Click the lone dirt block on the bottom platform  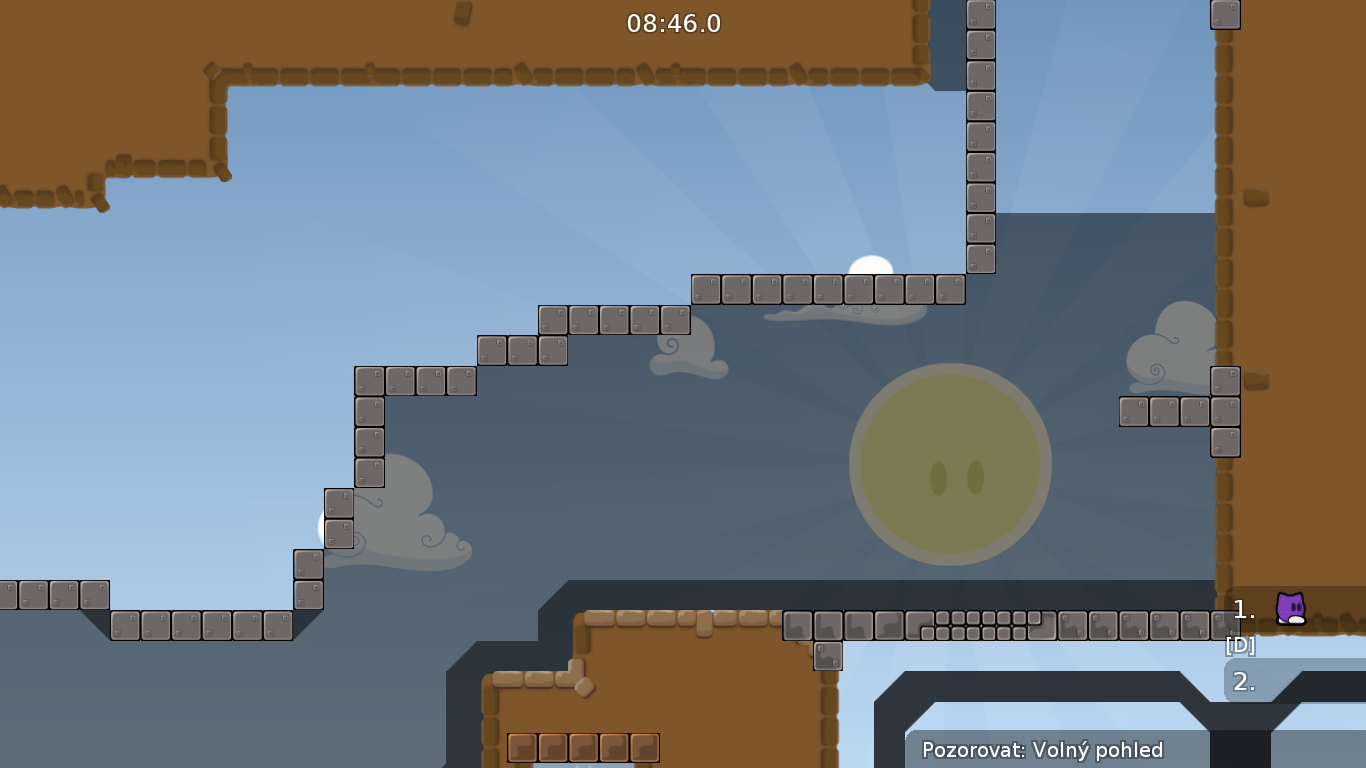coord(705,625)
